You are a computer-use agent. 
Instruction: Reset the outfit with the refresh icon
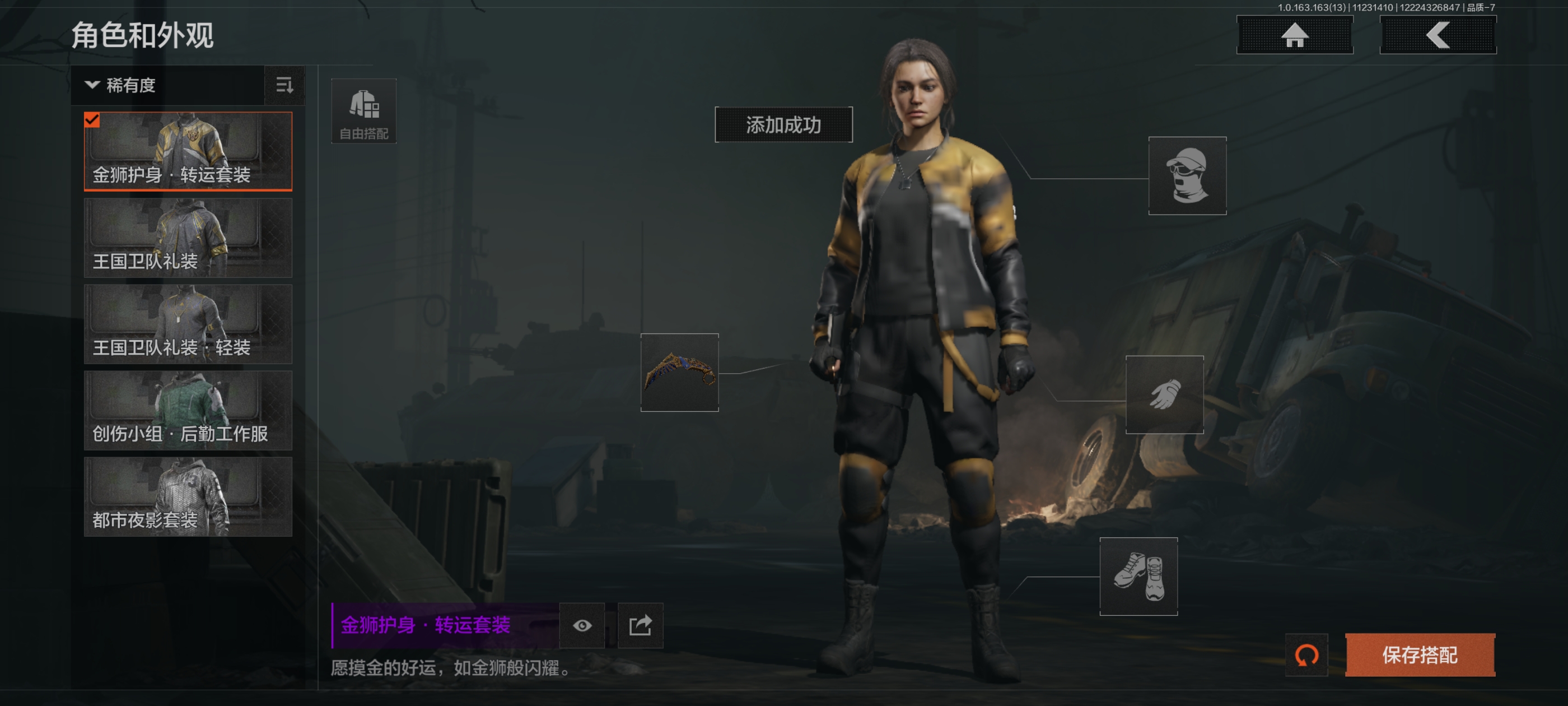(x=1306, y=656)
